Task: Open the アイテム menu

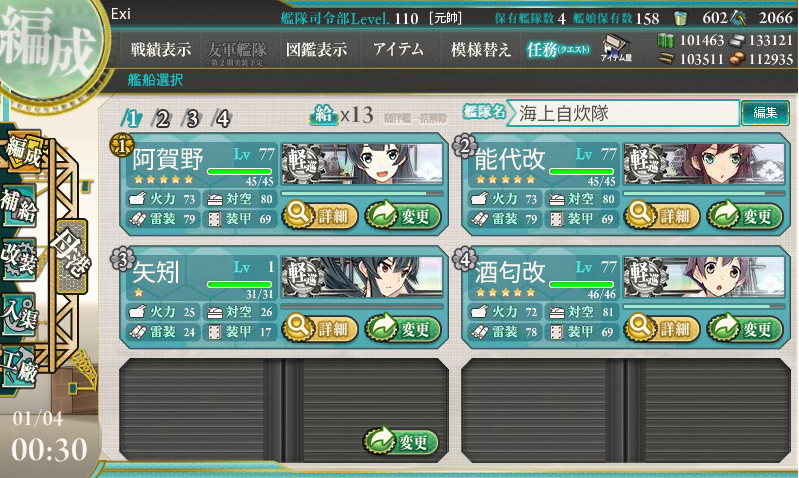Action: (x=396, y=49)
